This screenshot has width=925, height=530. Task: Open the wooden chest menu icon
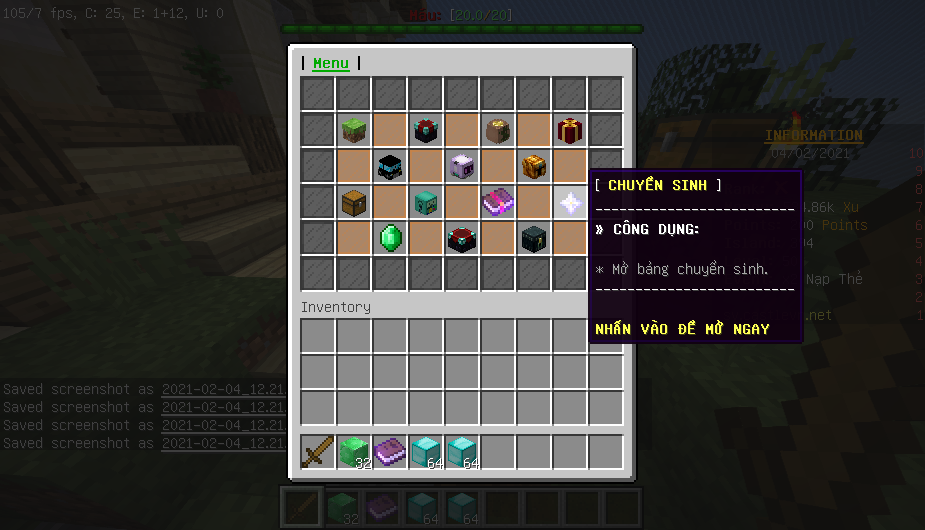(x=355, y=202)
